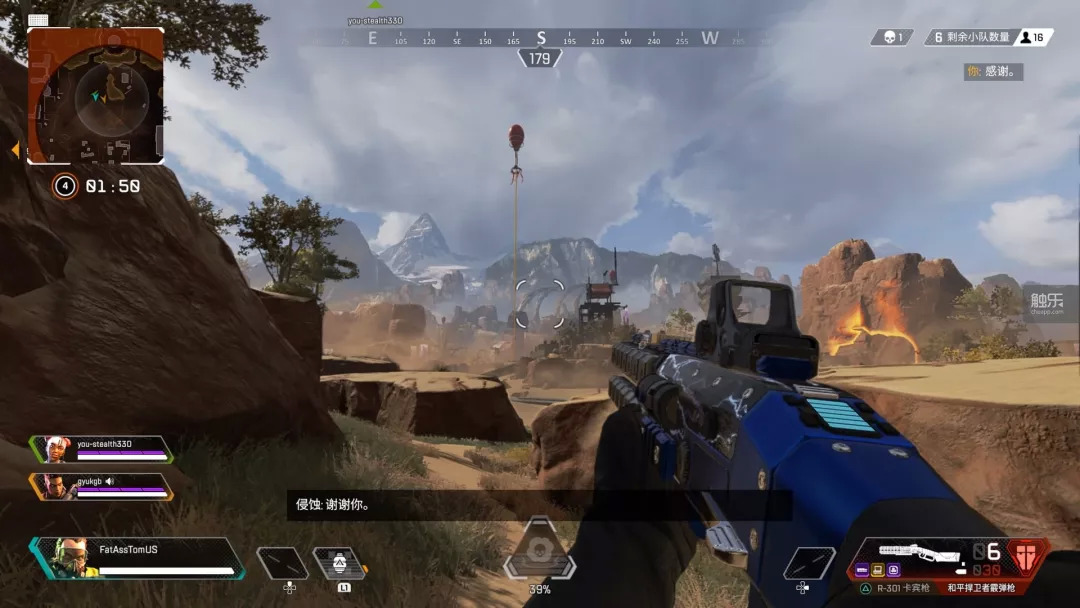Click the compass bar heading strip
This screenshot has height=608, width=1080.
coord(540,39)
